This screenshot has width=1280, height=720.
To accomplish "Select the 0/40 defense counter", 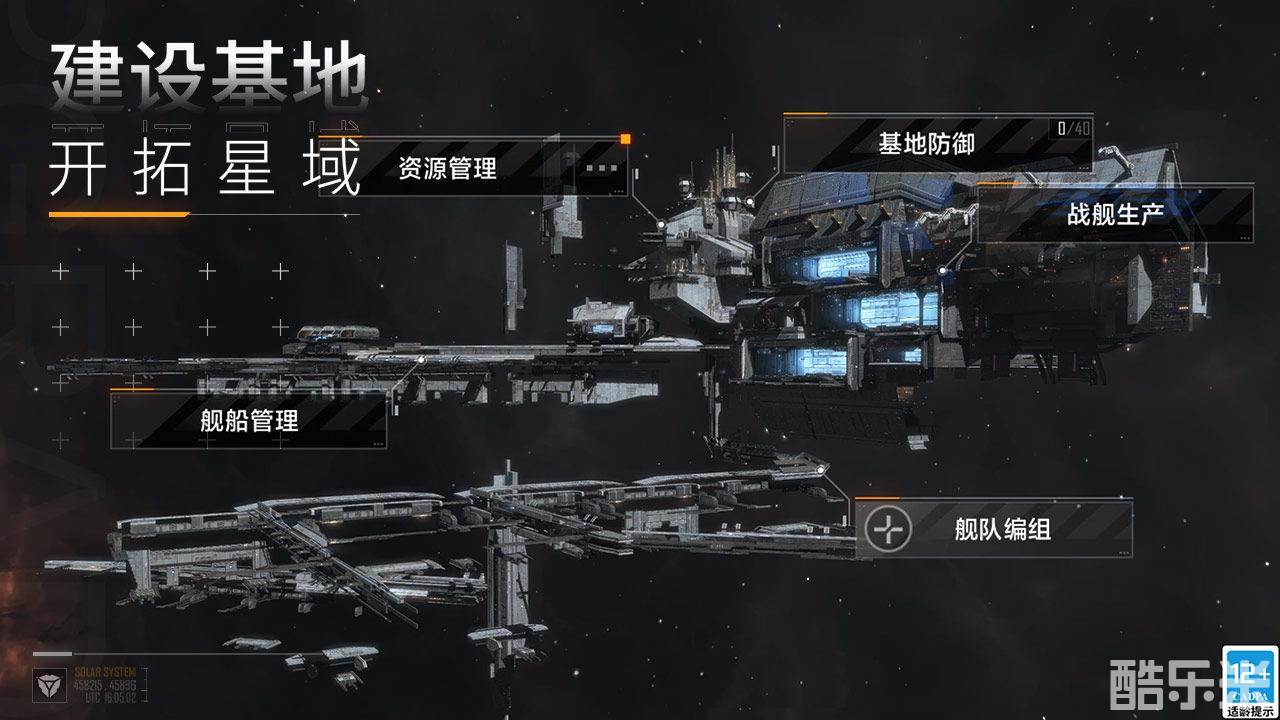I will click(x=1071, y=130).
